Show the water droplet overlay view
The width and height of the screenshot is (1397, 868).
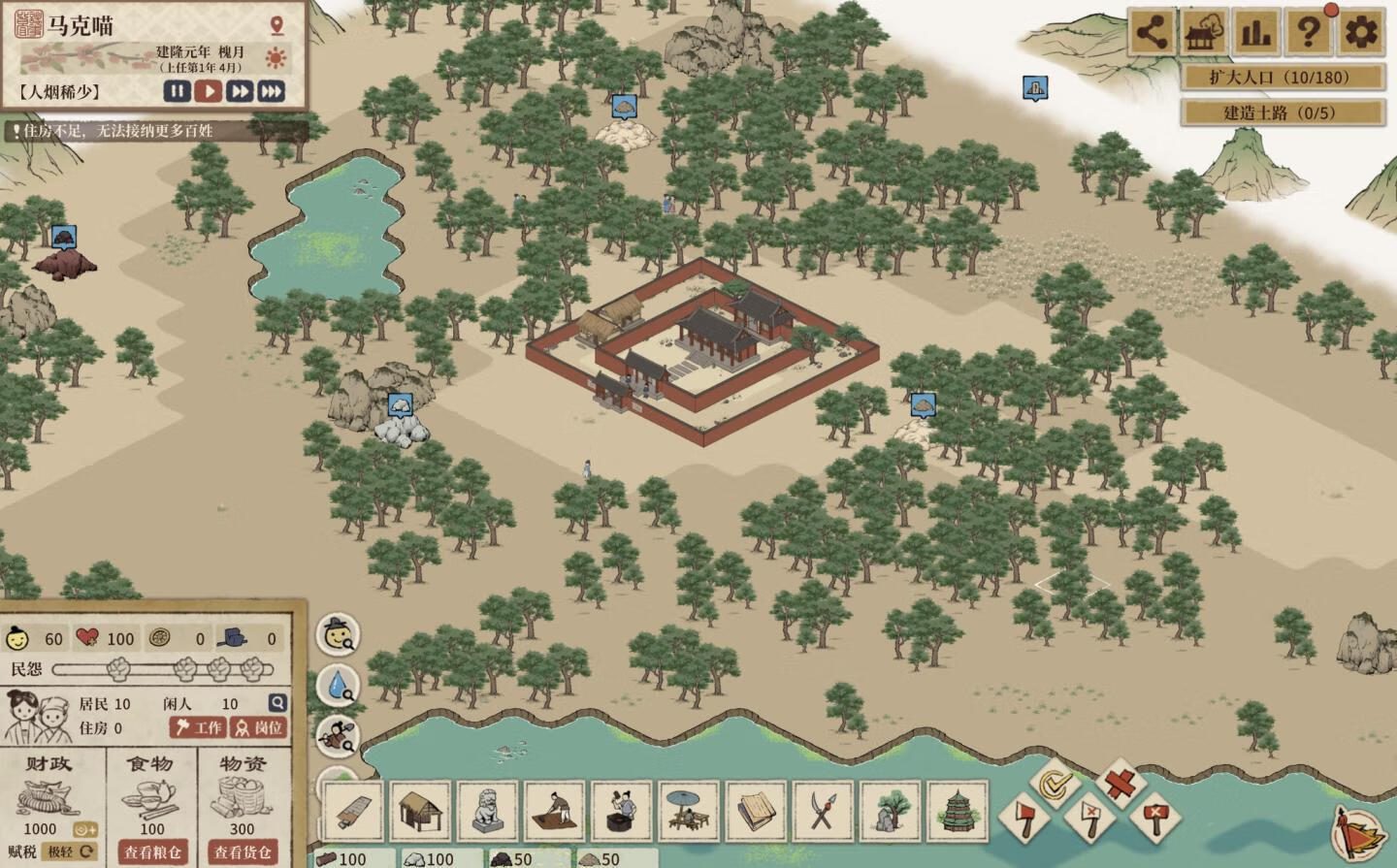point(339,685)
